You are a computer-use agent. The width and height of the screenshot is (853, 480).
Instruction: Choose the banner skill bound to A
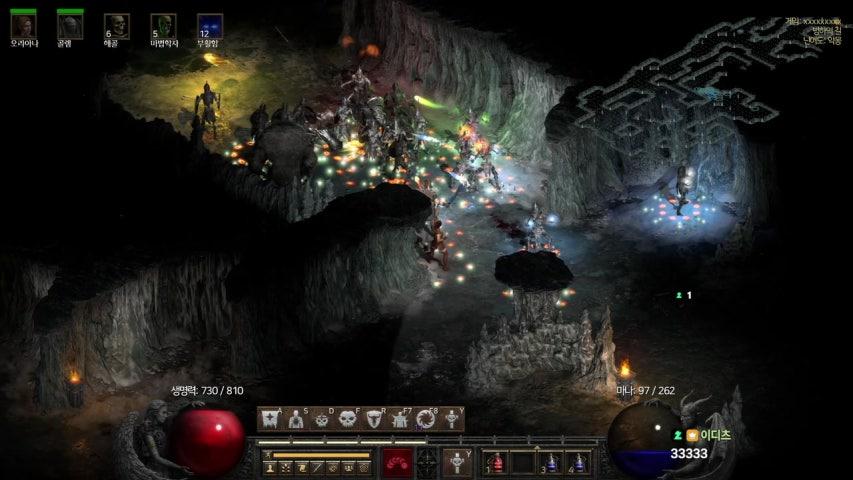pyautogui.click(x=269, y=419)
